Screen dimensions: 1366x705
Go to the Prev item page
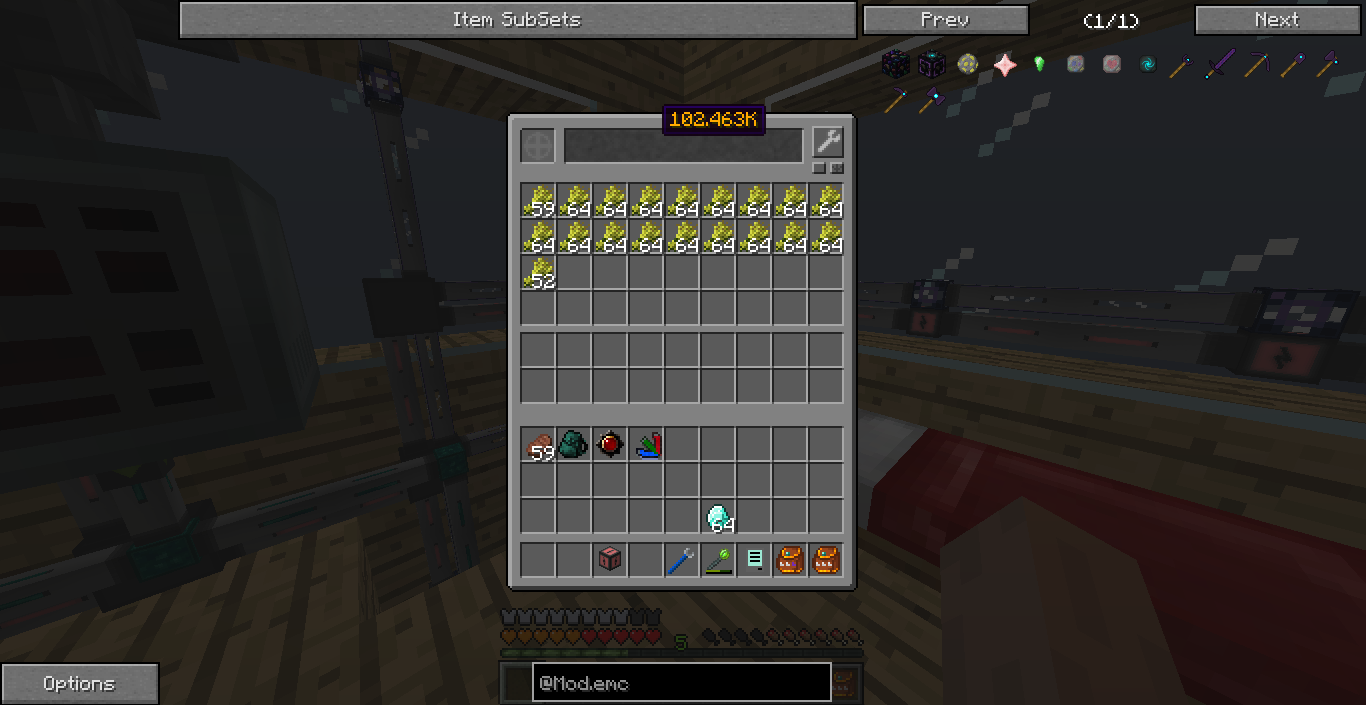pos(945,20)
